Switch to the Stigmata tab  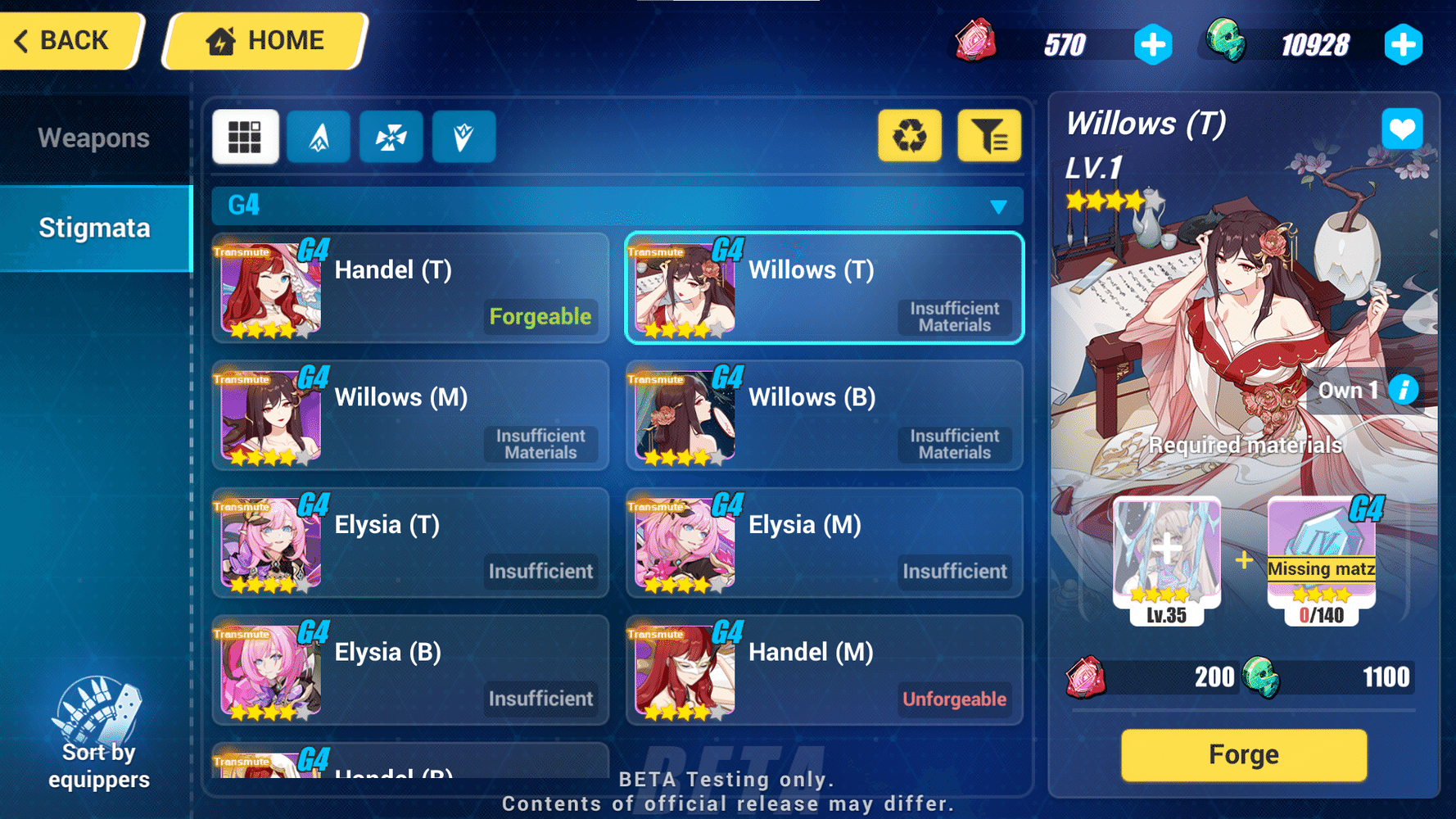point(93,228)
